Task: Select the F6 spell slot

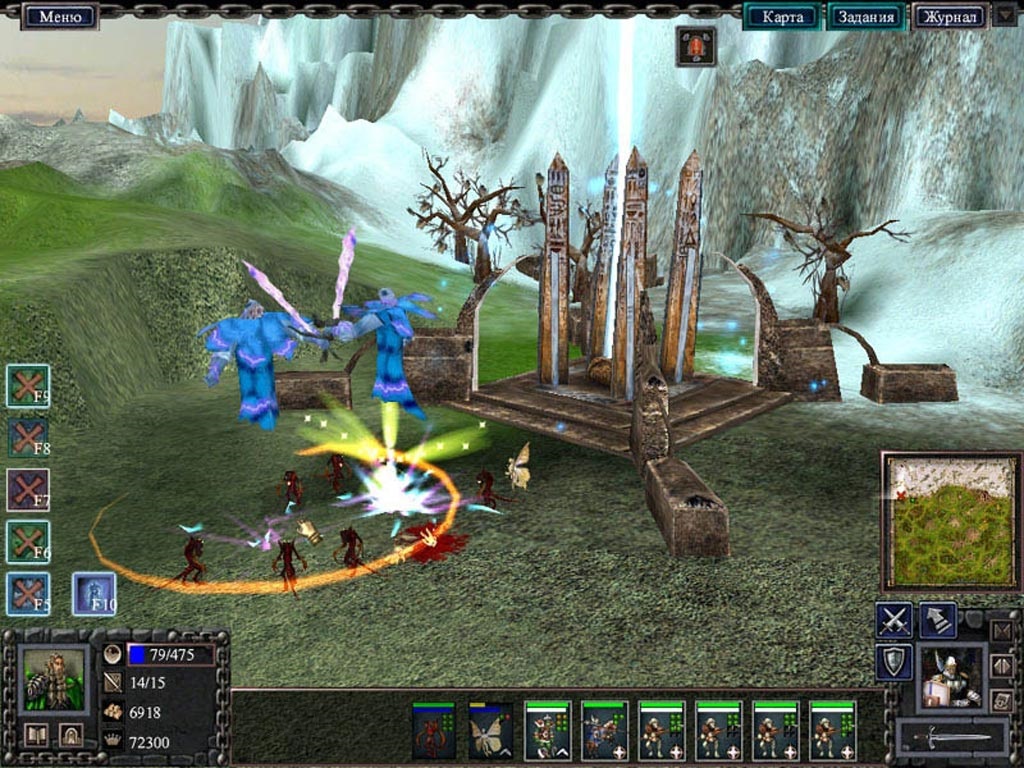Action: (x=28, y=542)
